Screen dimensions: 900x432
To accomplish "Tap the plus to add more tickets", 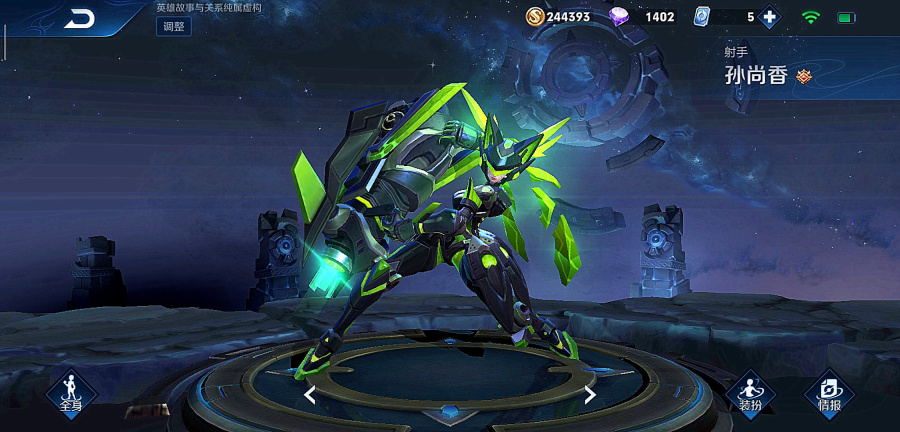I will click(769, 17).
